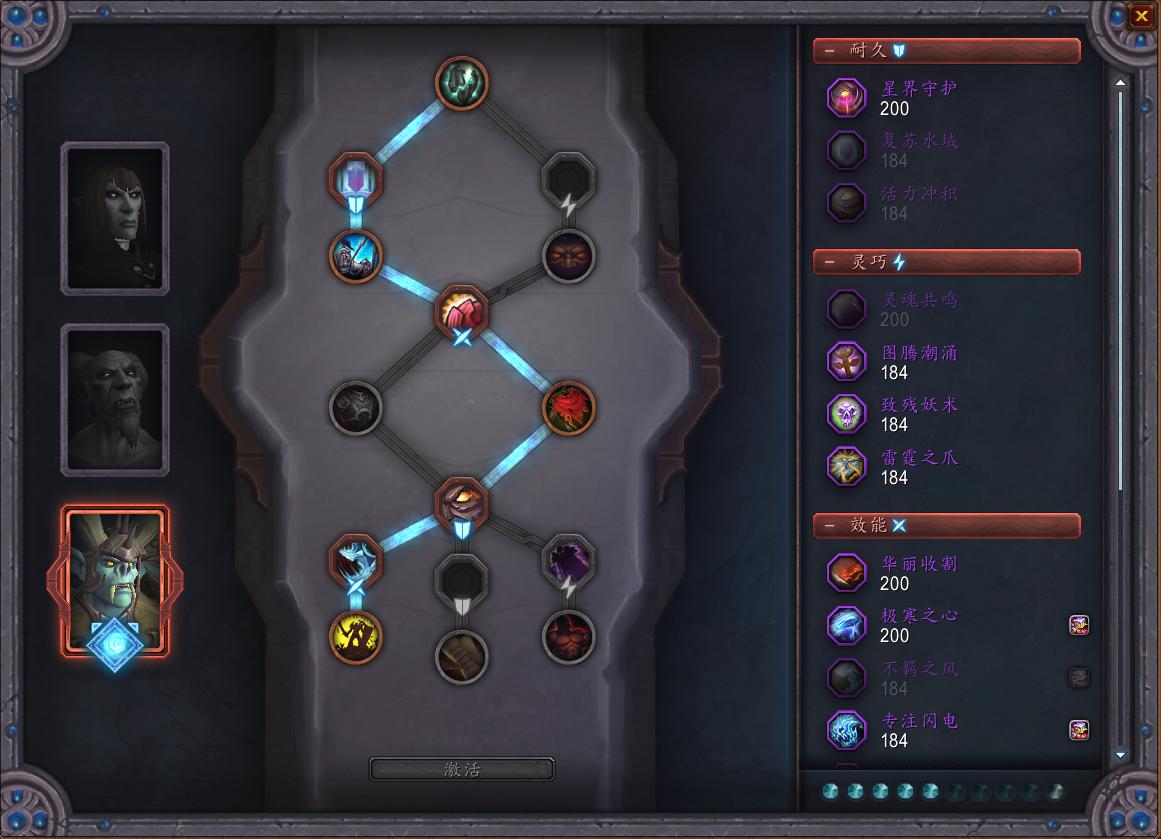Close the soulbind window

(x=1141, y=16)
